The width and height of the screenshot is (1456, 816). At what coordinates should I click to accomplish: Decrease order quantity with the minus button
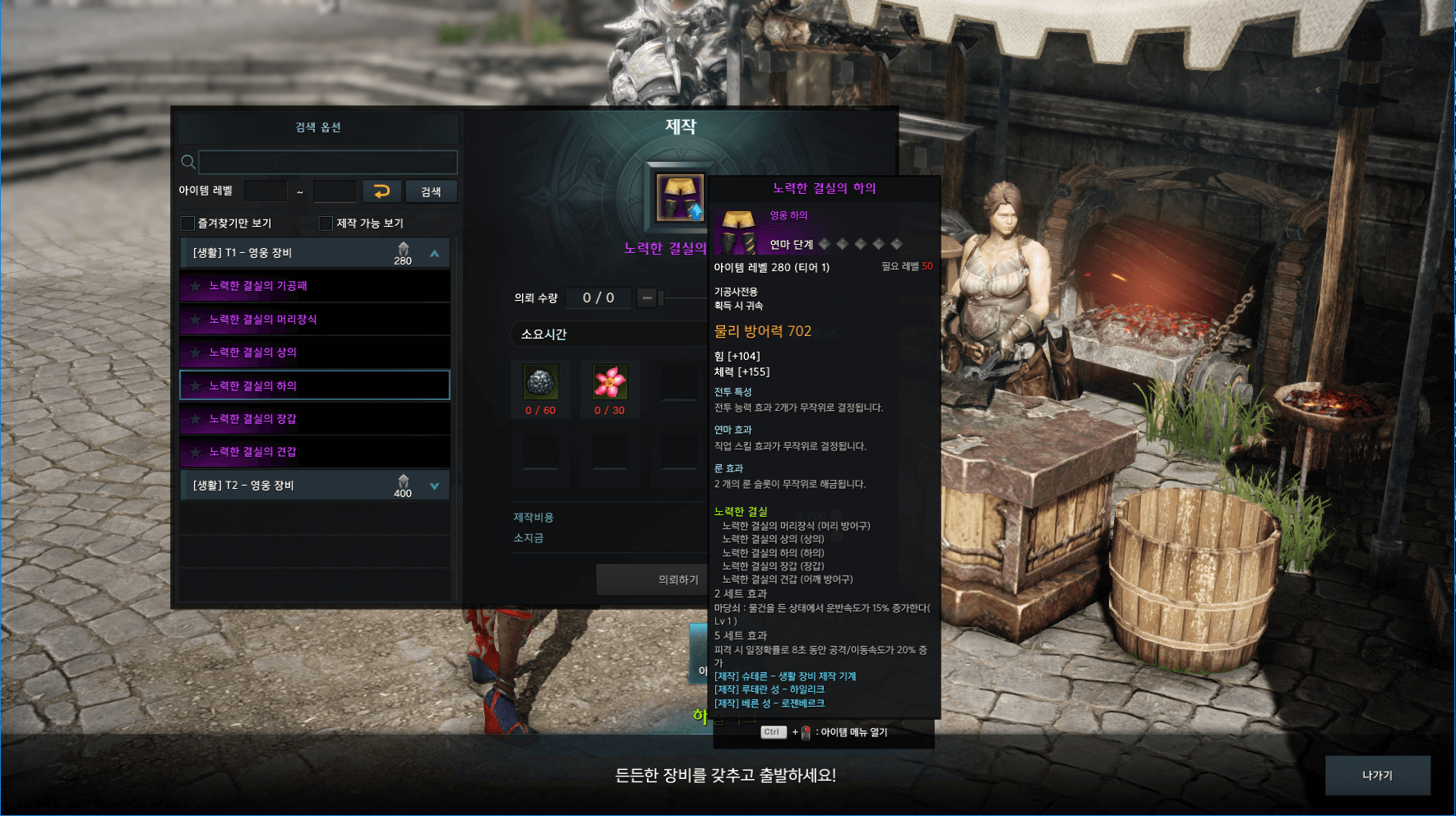click(x=647, y=297)
